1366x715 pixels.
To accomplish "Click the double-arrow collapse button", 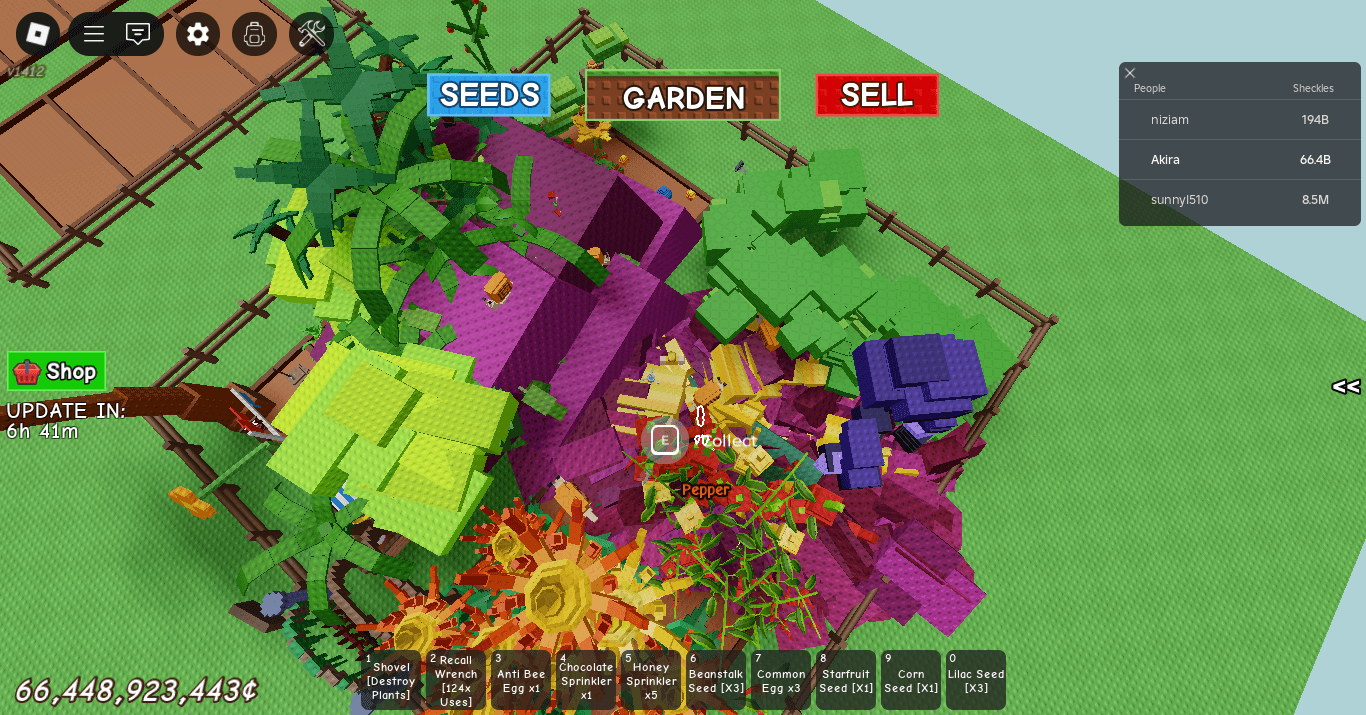I will [x=1345, y=387].
